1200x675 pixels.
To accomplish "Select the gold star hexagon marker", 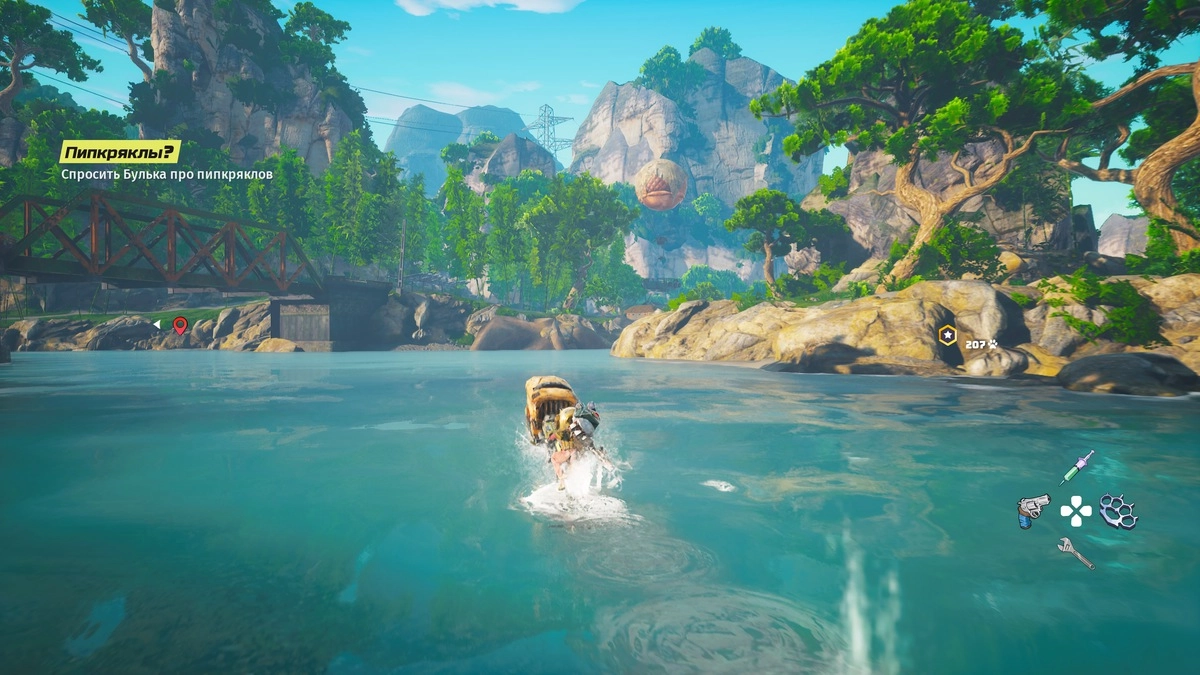I will pos(947,336).
